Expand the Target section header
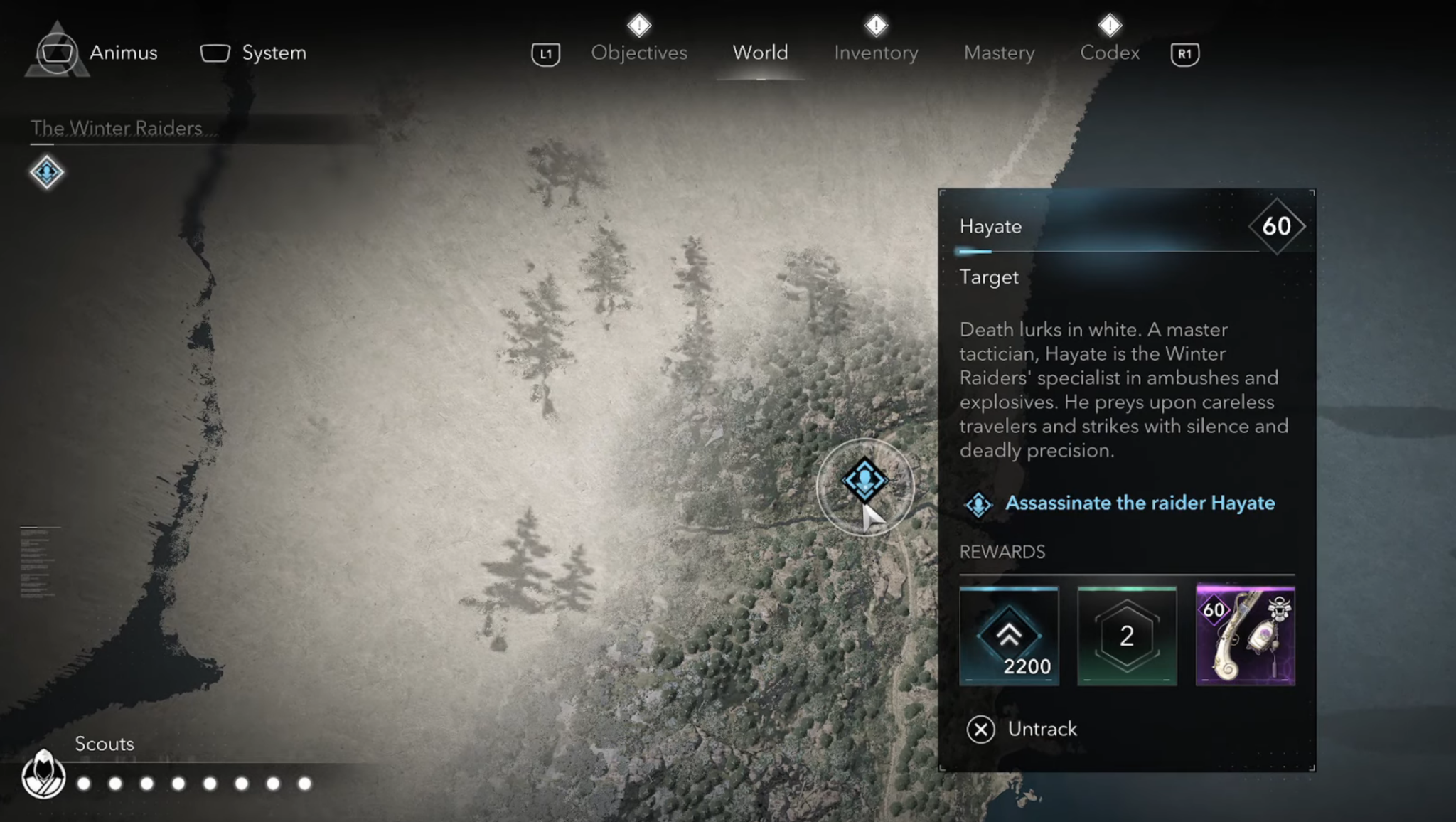 pos(990,277)
